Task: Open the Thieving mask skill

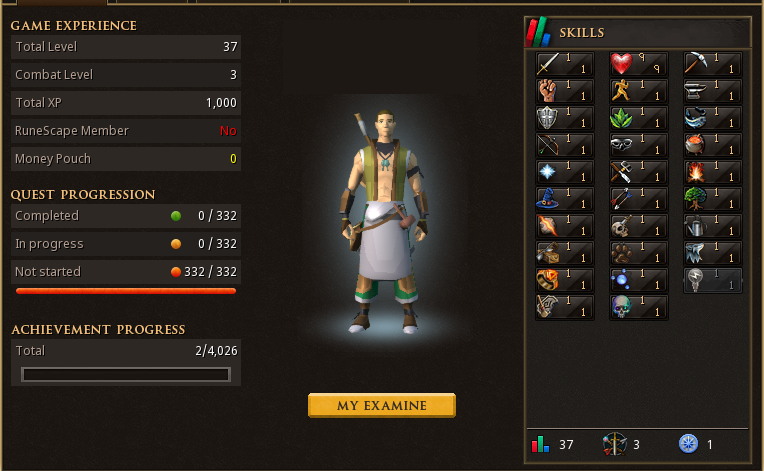Action: (x=638, y=146)
